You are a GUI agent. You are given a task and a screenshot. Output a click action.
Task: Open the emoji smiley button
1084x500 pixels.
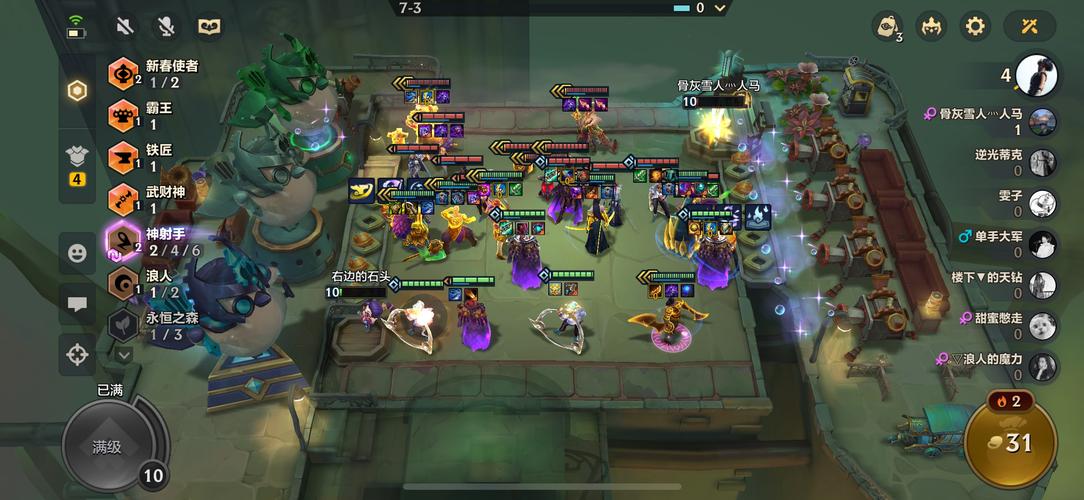[77, 253]
